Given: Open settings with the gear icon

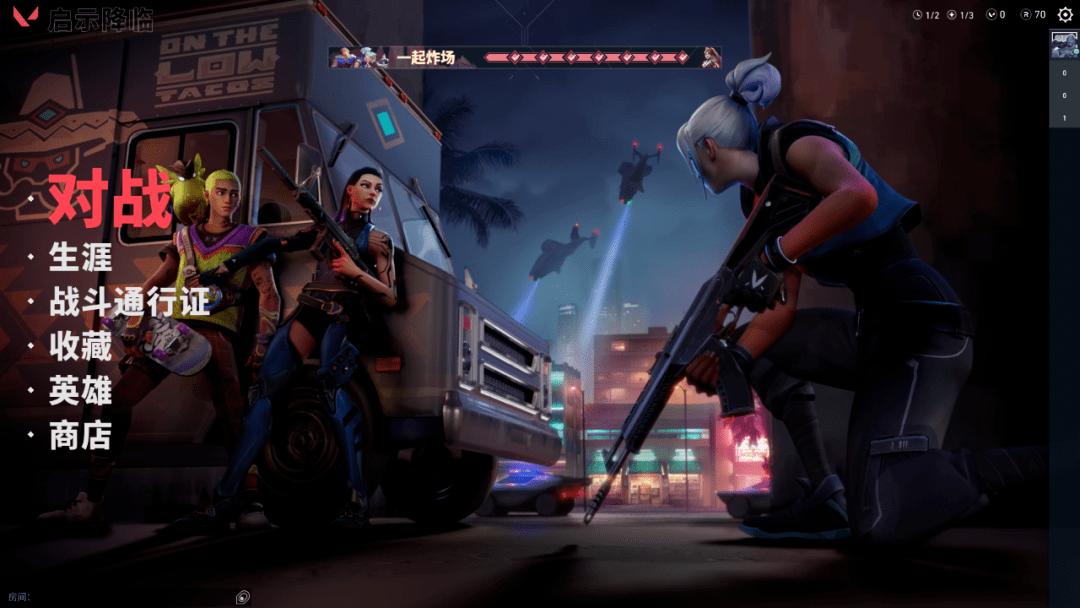Looking at the screenshot, I should point(1064,15).
